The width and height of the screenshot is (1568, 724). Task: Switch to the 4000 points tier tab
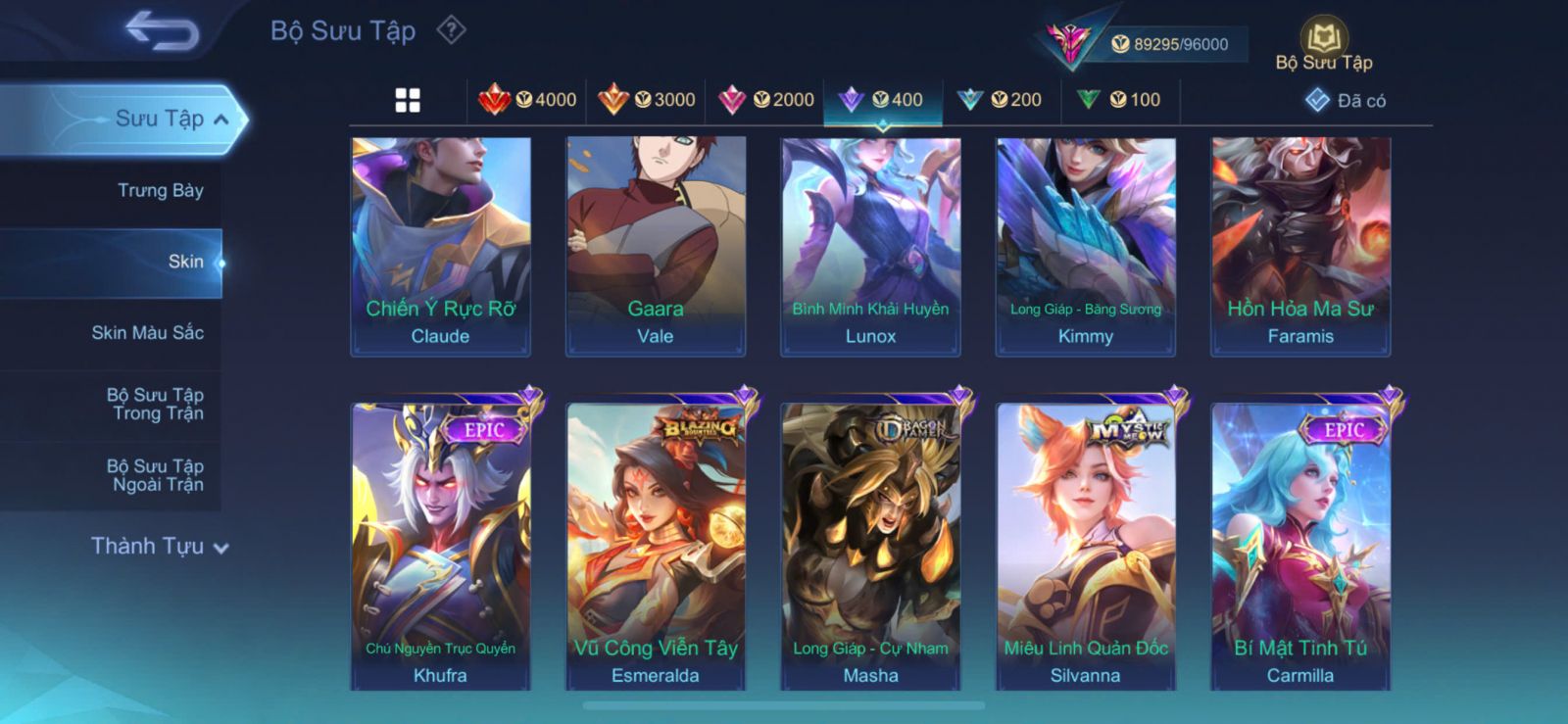(x=527, y=100)
